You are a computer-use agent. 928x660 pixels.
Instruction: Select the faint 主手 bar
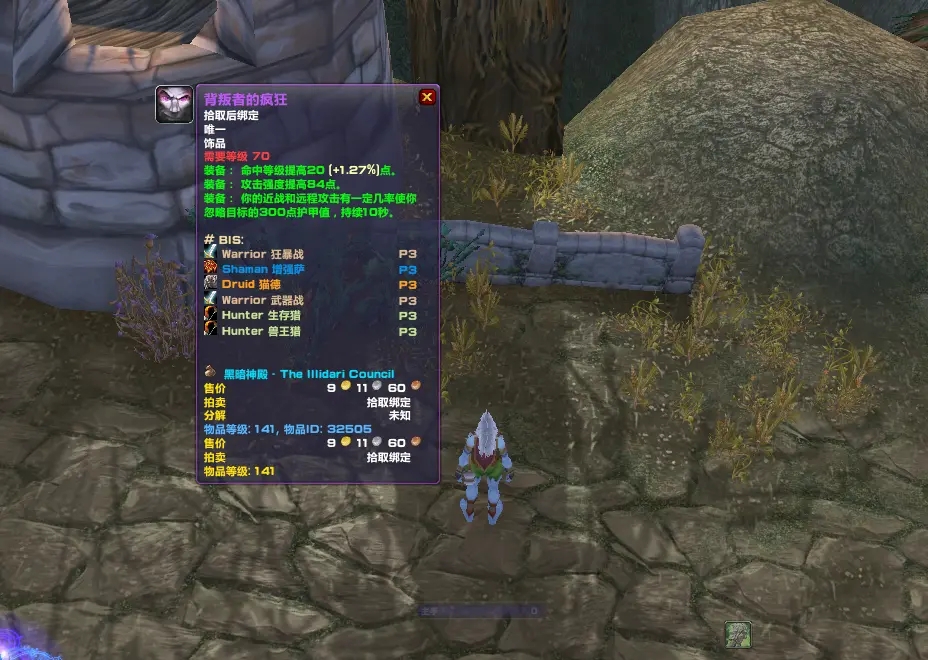click(x=480, y=610)
